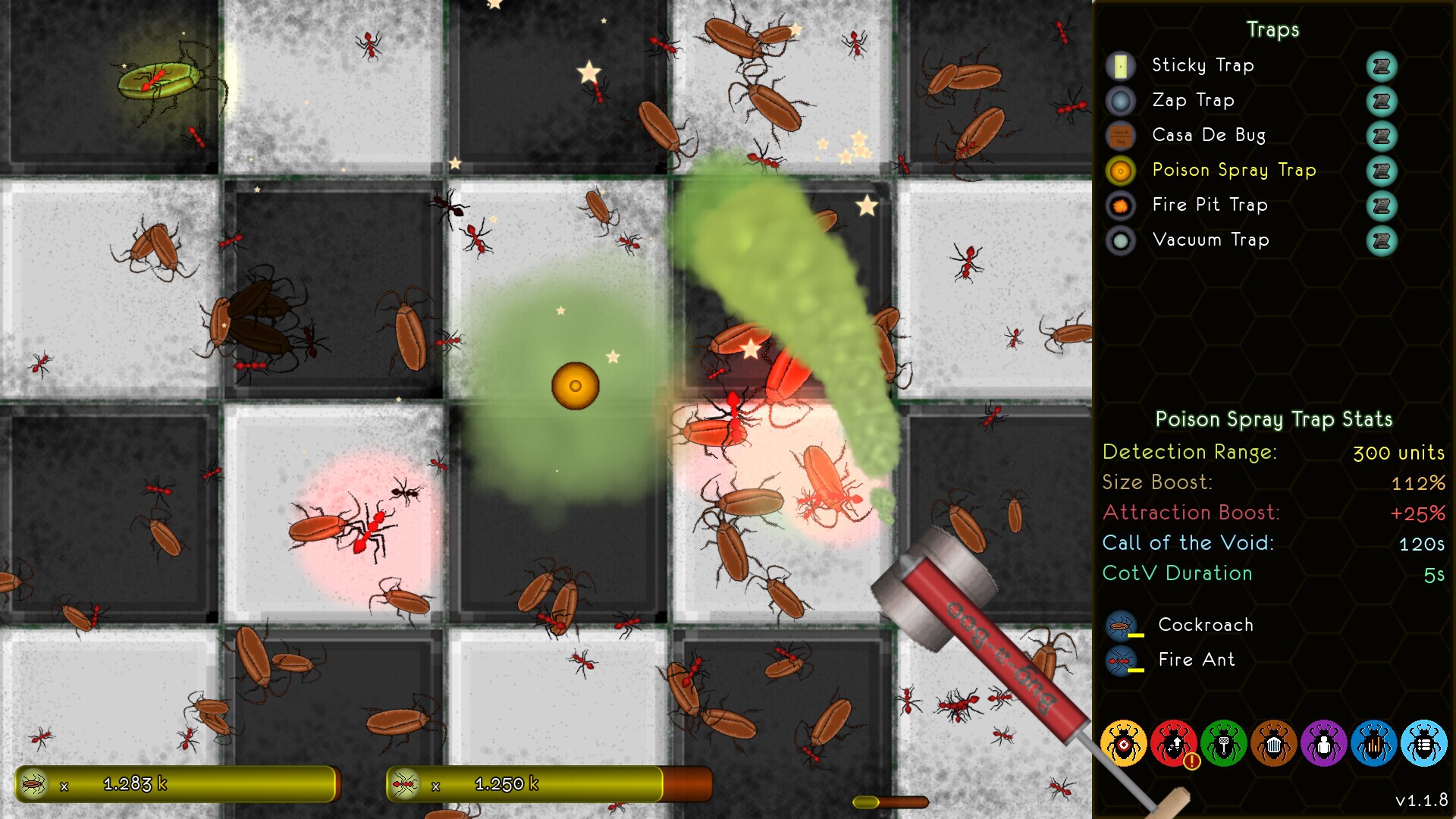
Task: Open the scroll button beside Sticky Trap
Action: click(x=1381, y=66)
